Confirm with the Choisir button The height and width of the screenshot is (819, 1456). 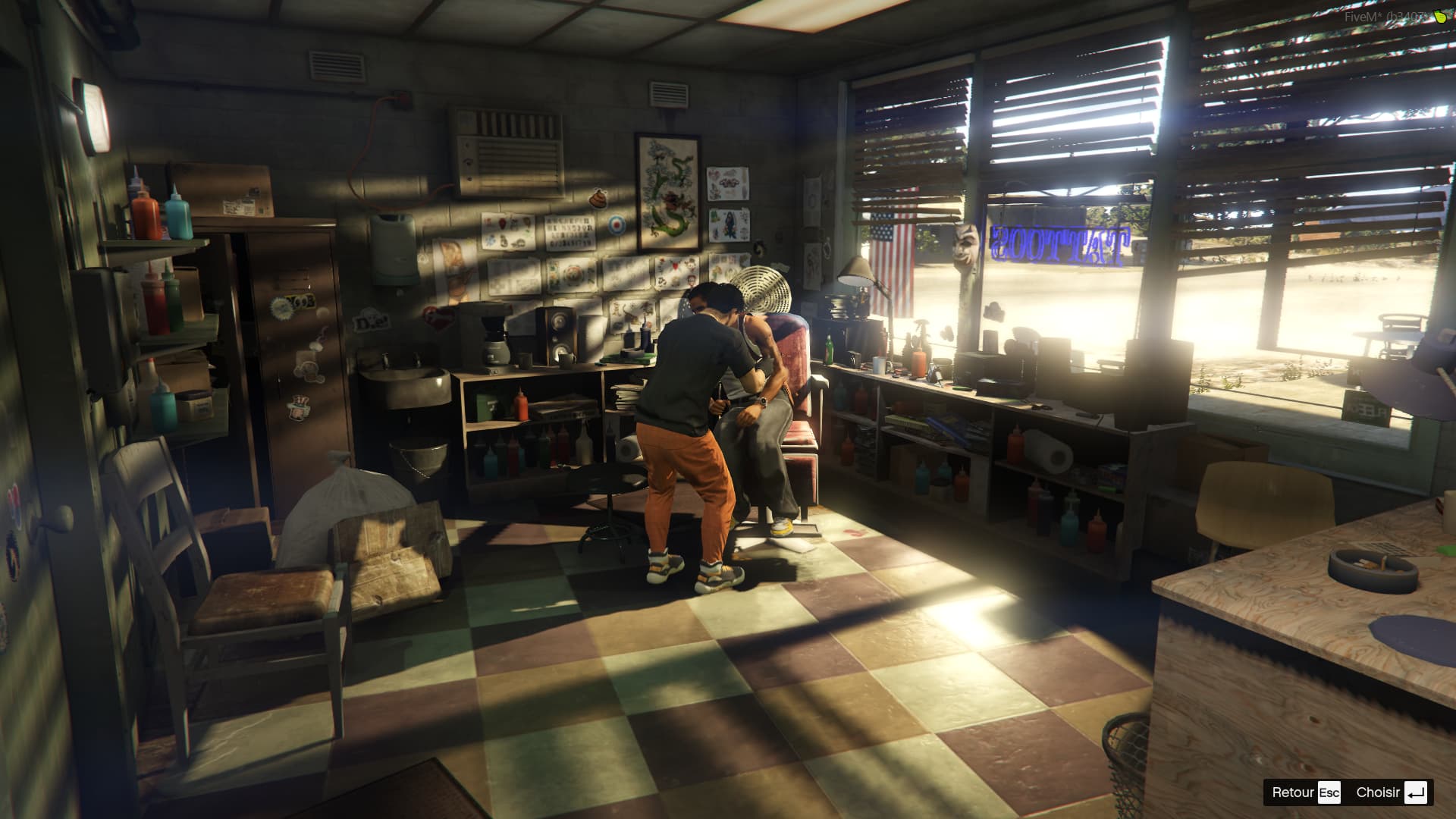1391,792
